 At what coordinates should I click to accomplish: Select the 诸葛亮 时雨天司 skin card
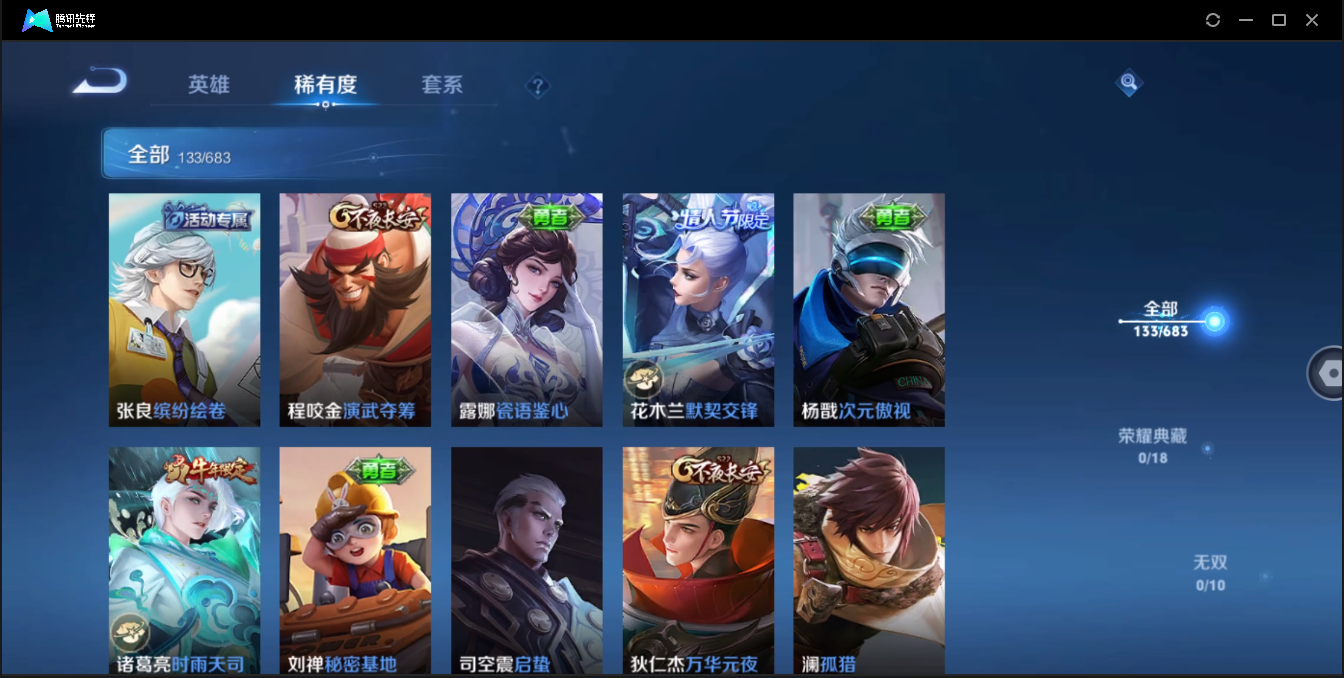184,560
